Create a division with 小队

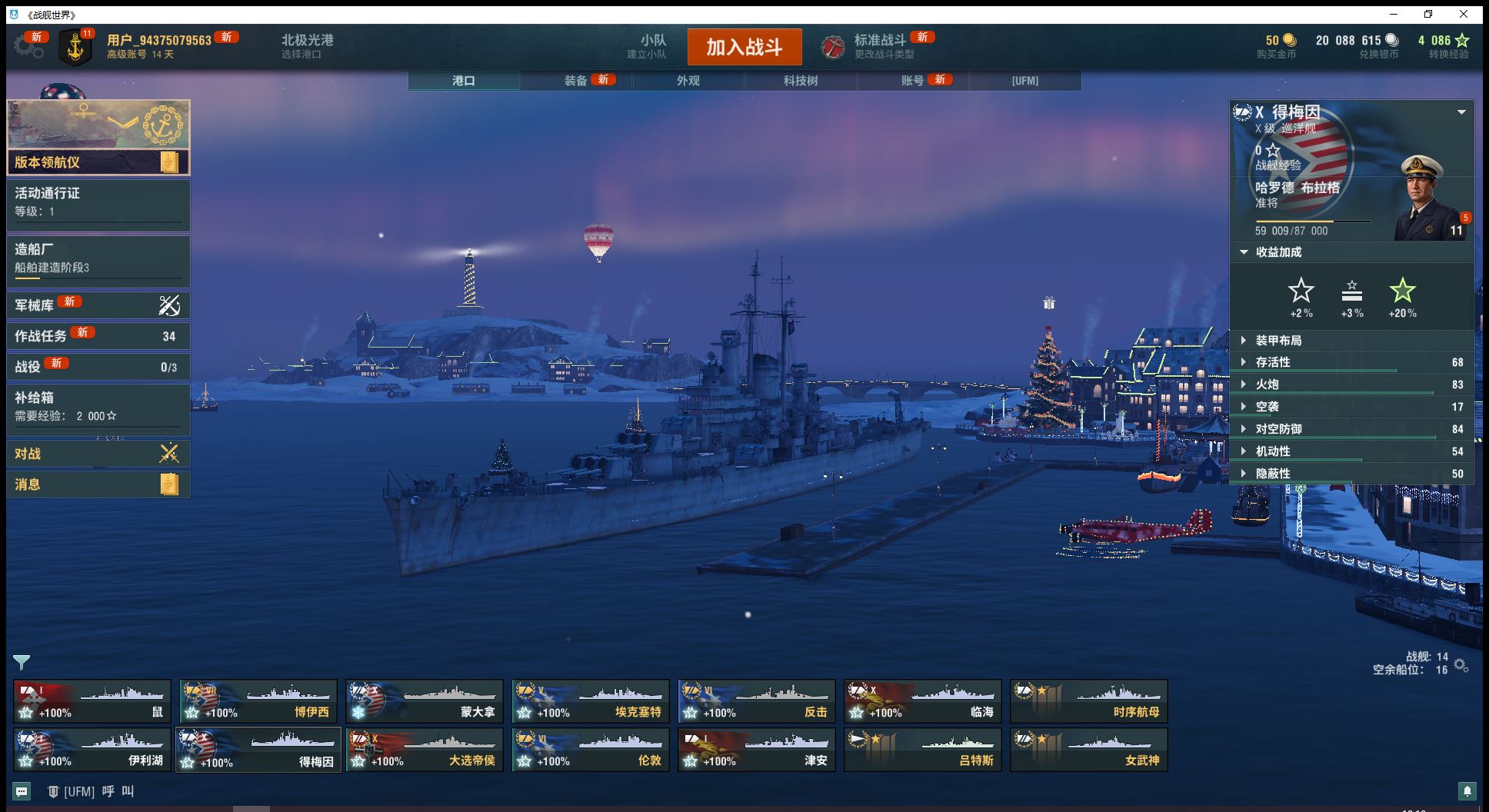tap(651, 46)
